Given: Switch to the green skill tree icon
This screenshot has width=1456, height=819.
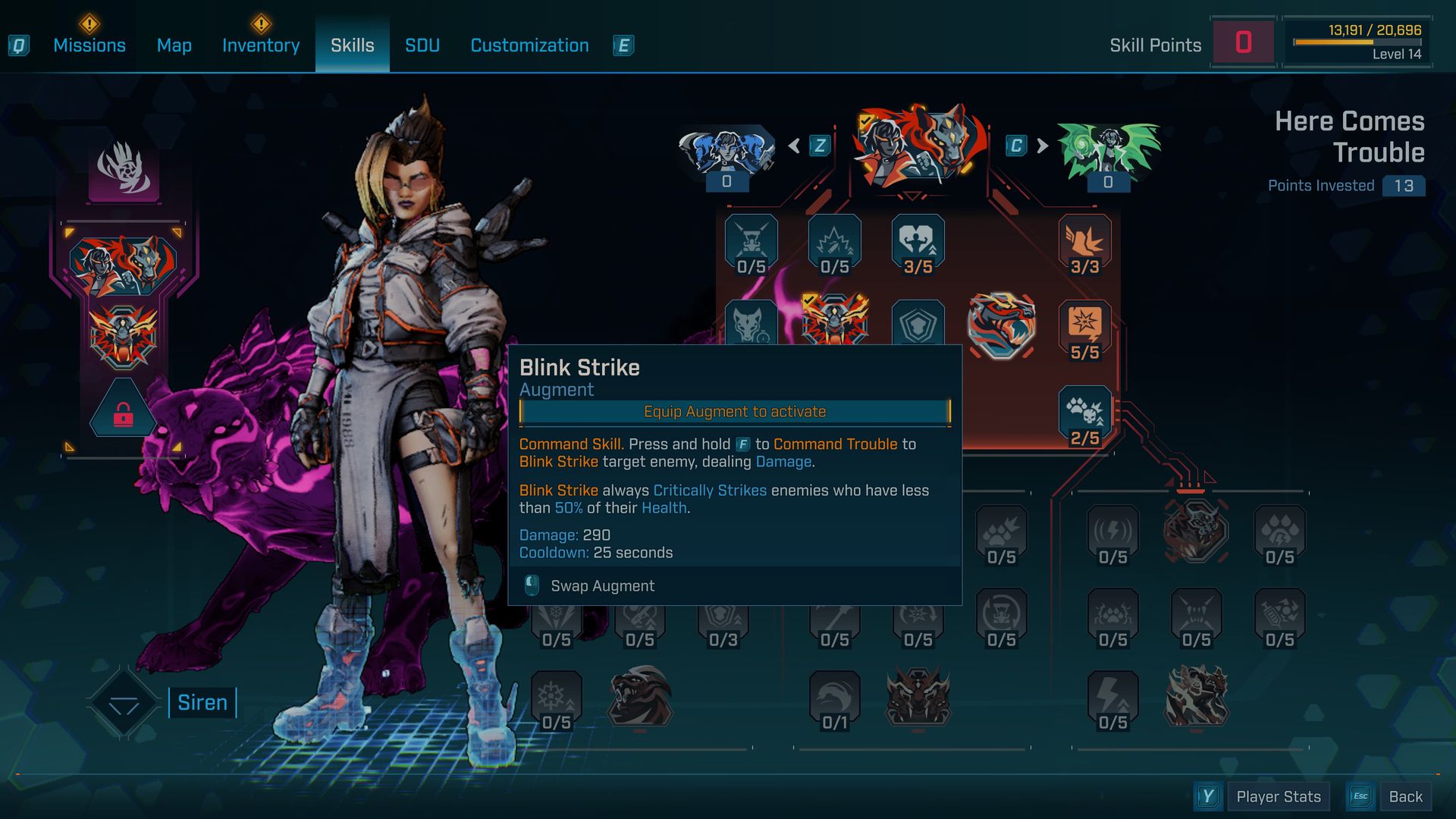Looking at the screenshot, I should pyautogui.click(x=1108, y=152).
